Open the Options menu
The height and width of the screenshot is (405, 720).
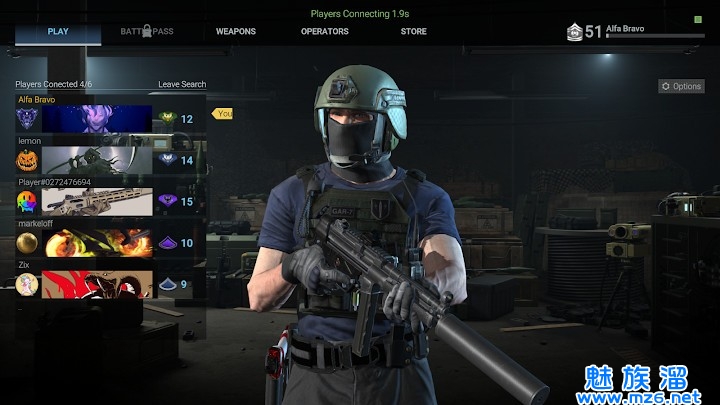point(681,87)
